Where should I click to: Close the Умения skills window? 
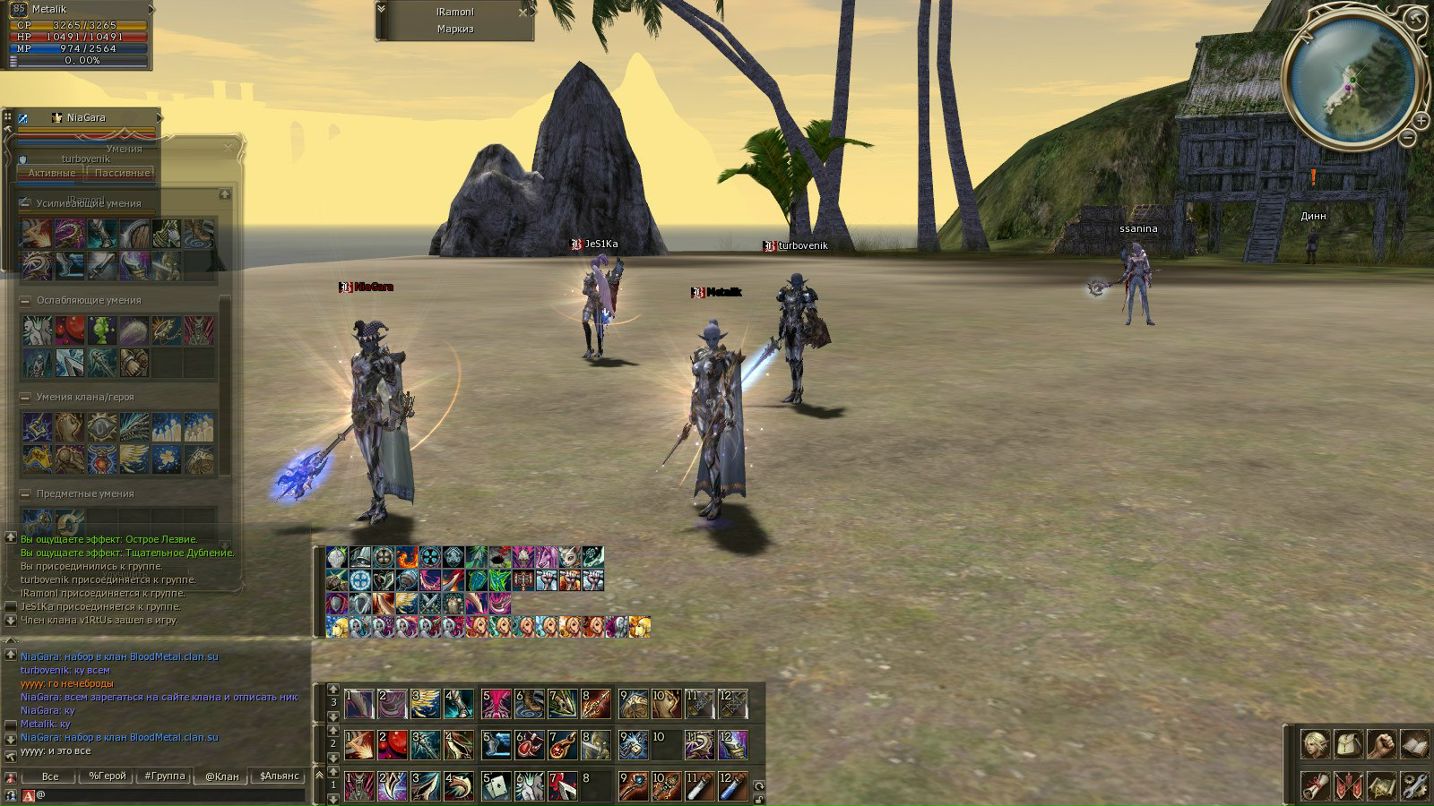click(x=228, y=148)
